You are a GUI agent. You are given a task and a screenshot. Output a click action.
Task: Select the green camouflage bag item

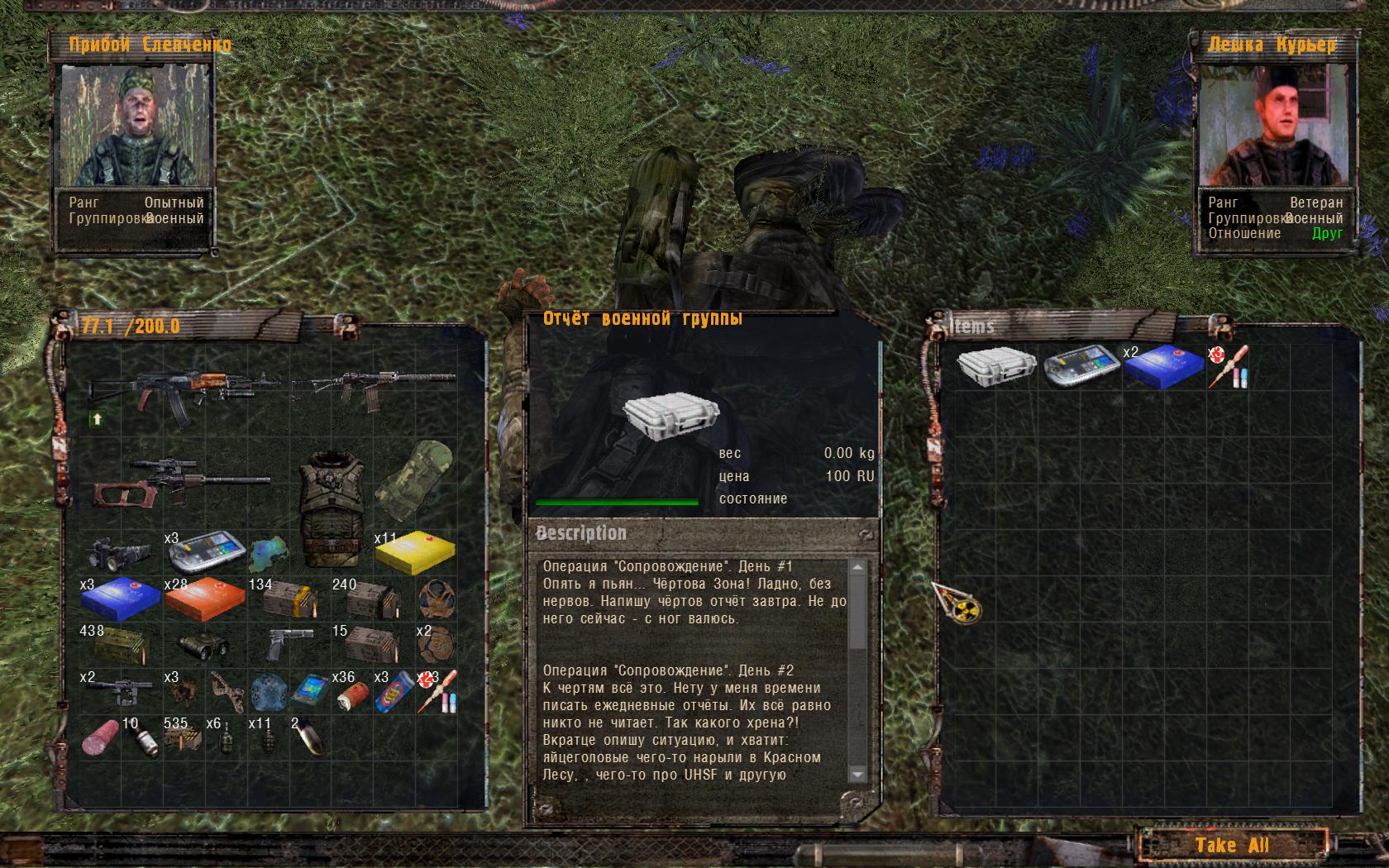415,482
